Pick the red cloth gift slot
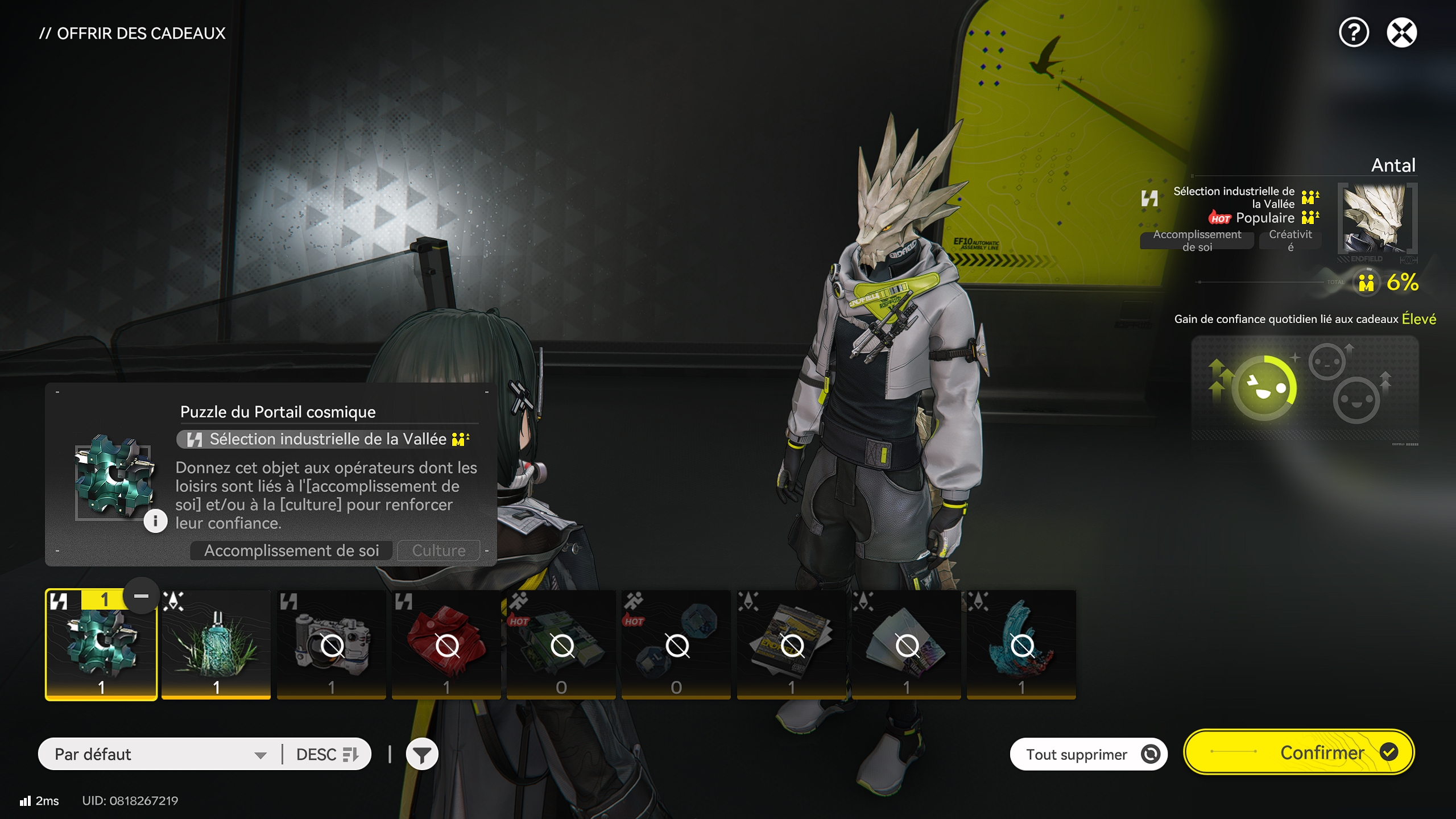This screenshot has height=819, width=1456. click(446, 644)
